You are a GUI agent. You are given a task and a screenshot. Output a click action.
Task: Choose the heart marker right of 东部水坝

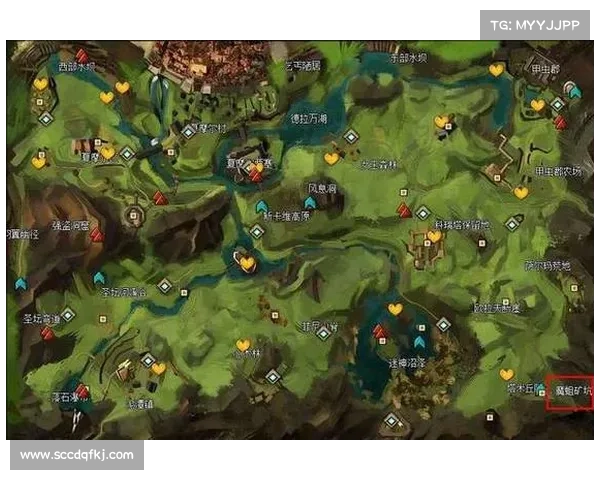496,70
